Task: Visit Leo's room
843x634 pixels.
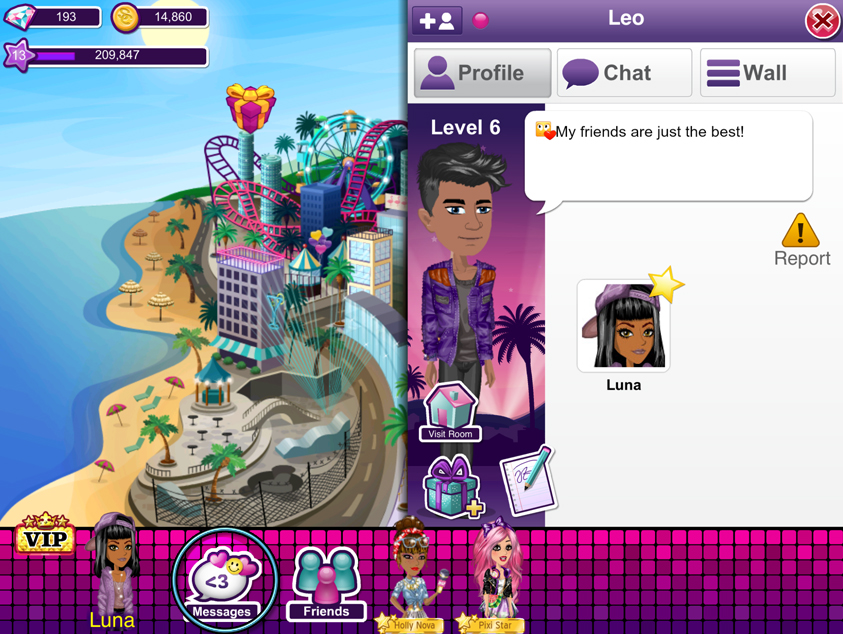Action: pyautogui.click(x=450, y=412)
